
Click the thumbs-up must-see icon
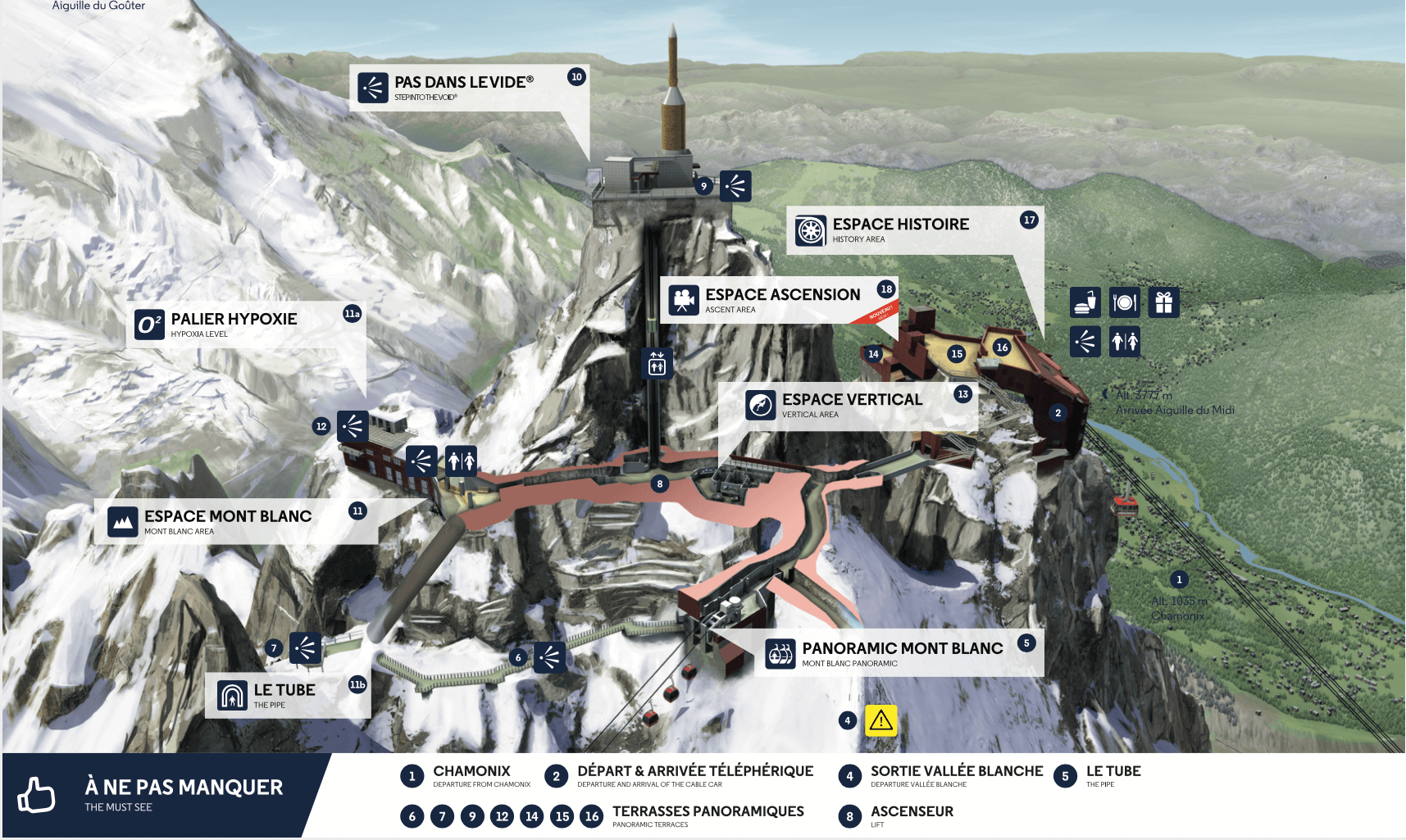click(x=36, y=794)
